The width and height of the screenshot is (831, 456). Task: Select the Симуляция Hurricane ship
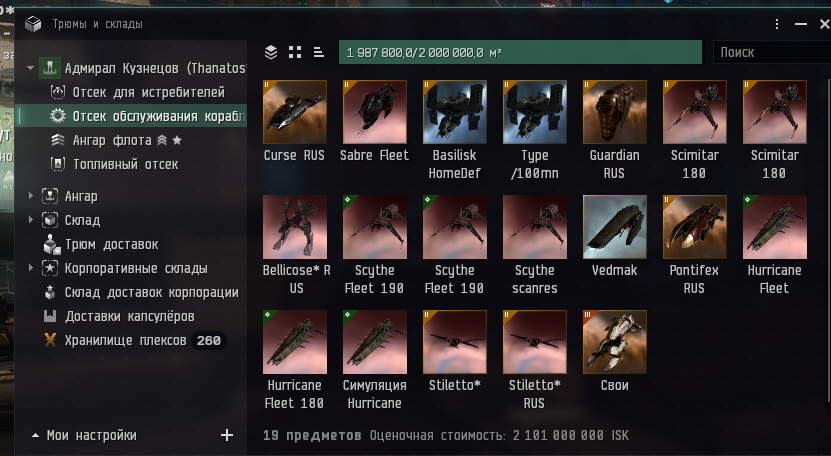(x=374, y=342)
